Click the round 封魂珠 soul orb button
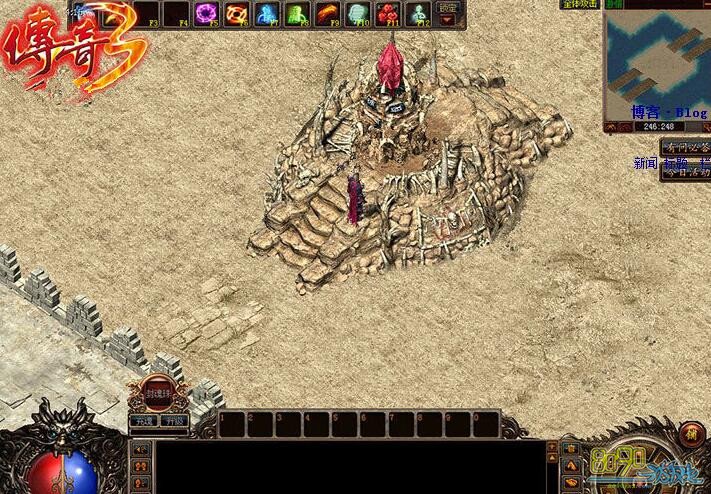 click(158, 392)
